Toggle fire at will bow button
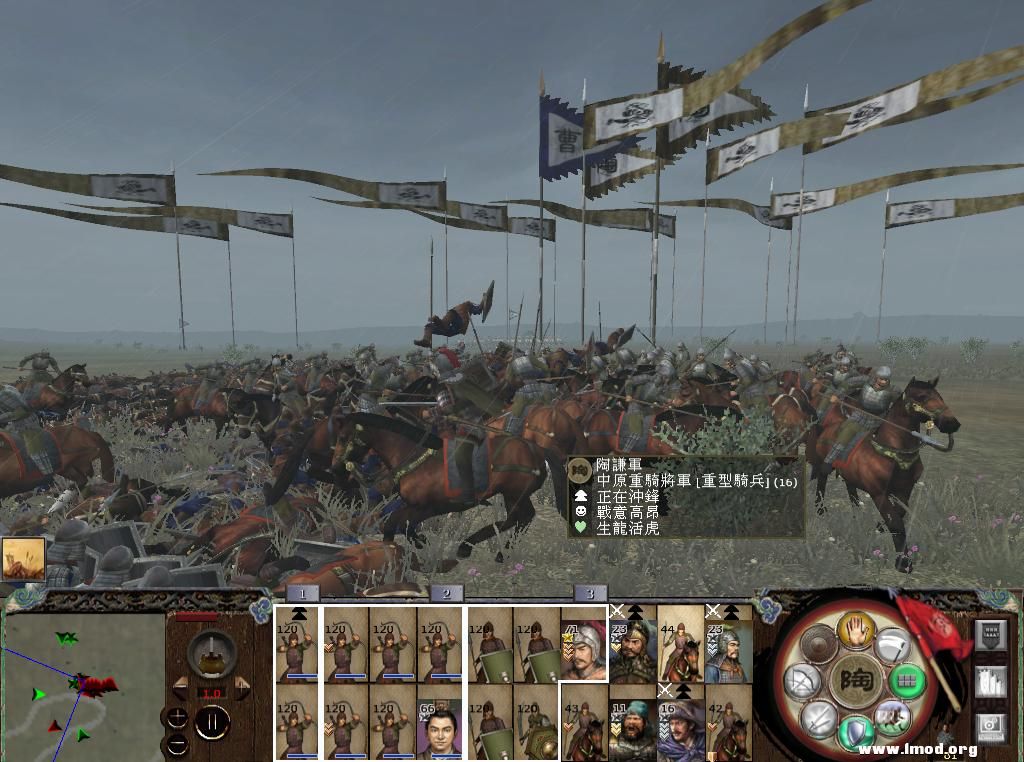Image resolution: width=1024 pixels, height=762 pixels. point(802,682)
